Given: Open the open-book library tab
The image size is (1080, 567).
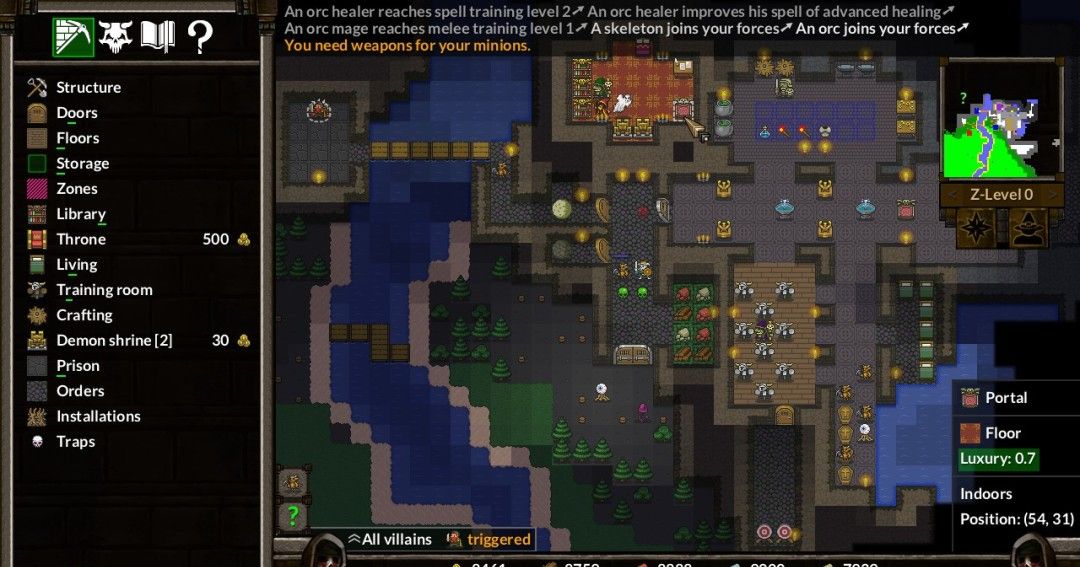Looking at the screenshot, I should click(x=158, y=37).
